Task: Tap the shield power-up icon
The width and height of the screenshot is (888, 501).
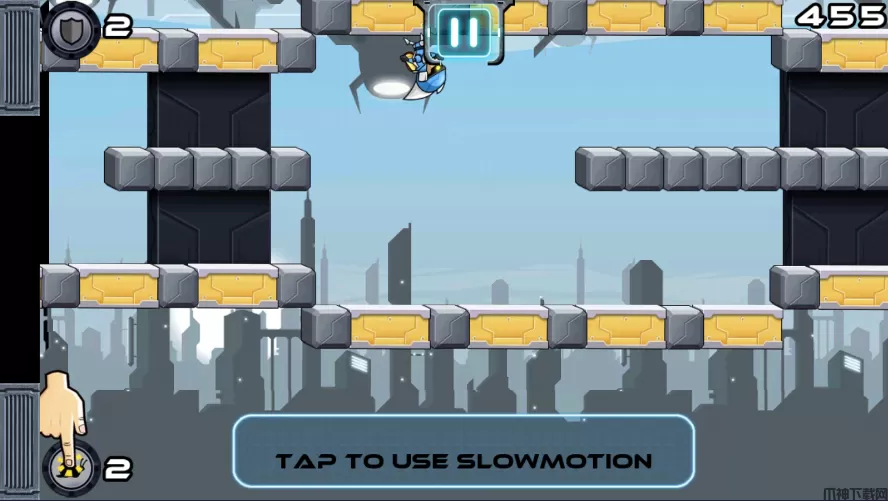Action: point(71,27)
